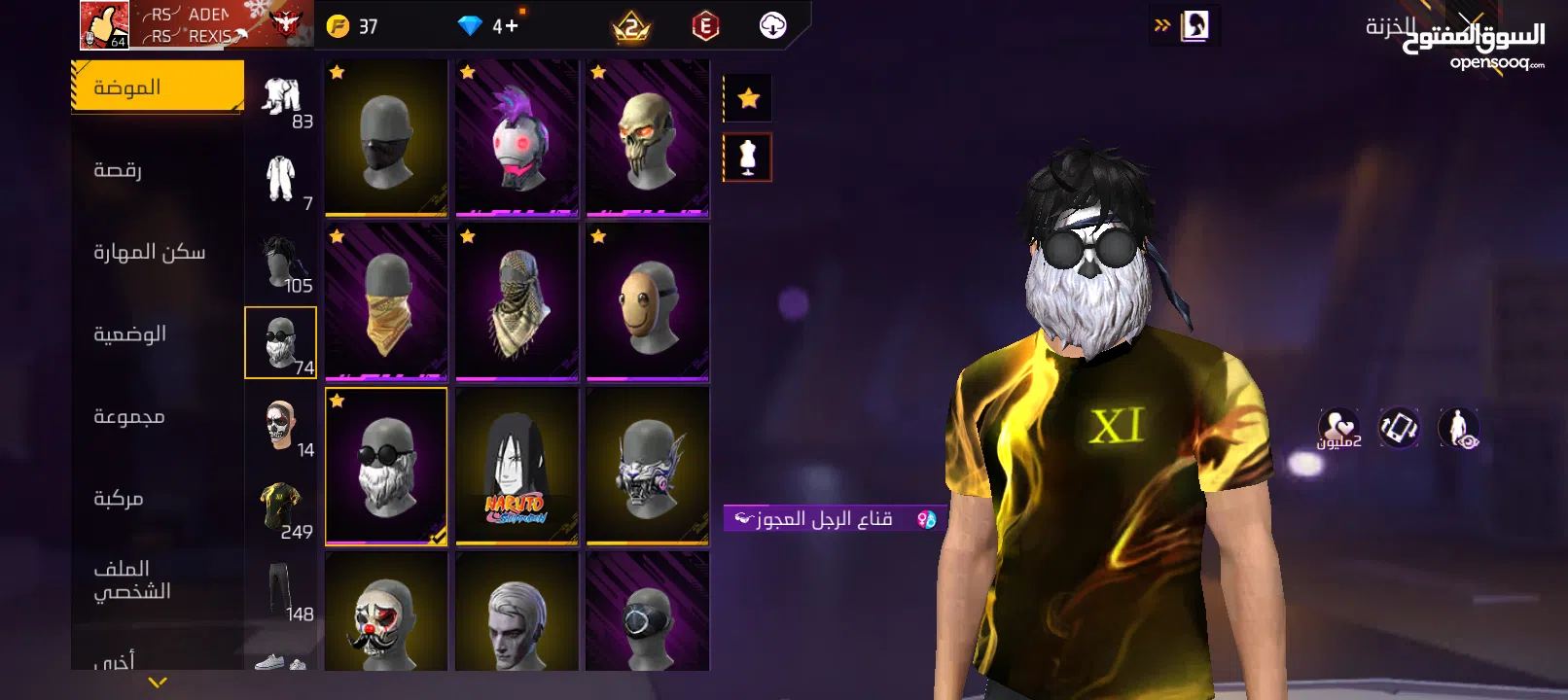Choose the مجموعة tab
This screenshot has width=1568, height=700.
(157, 417)
